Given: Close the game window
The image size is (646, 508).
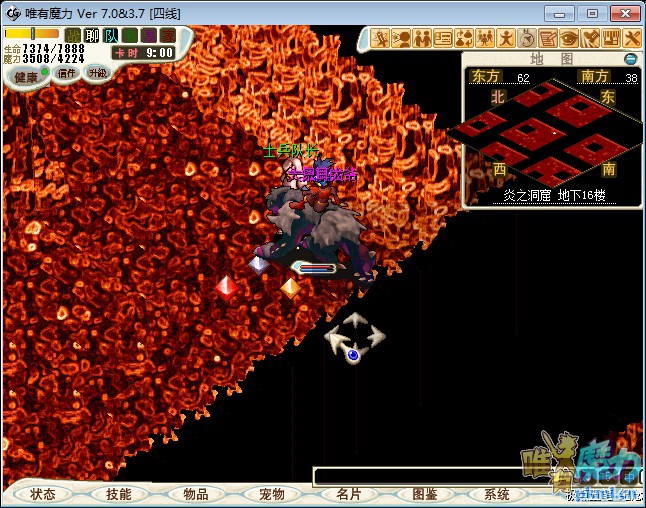Looking at the screenshot, I should click(624, 13).
